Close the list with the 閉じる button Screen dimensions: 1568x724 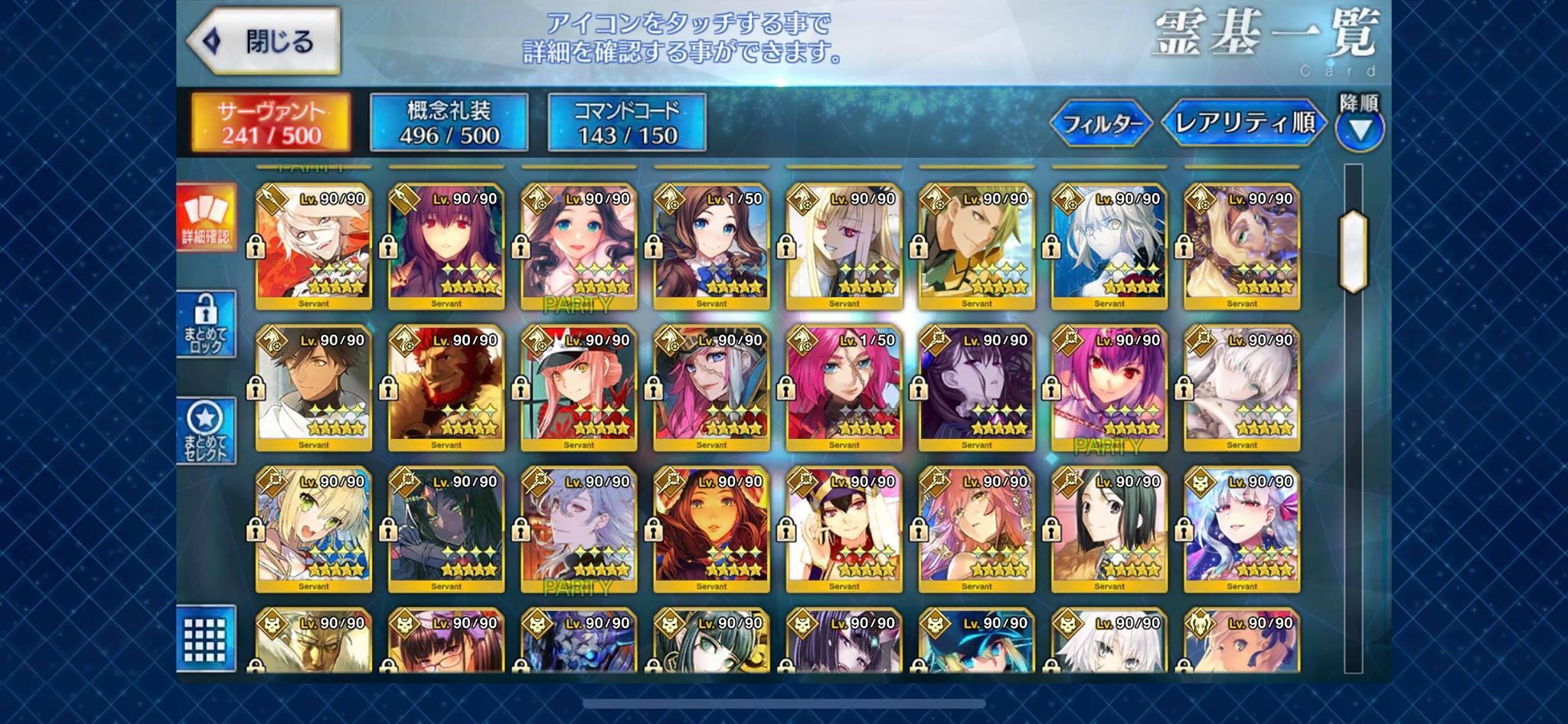[264, 41]
